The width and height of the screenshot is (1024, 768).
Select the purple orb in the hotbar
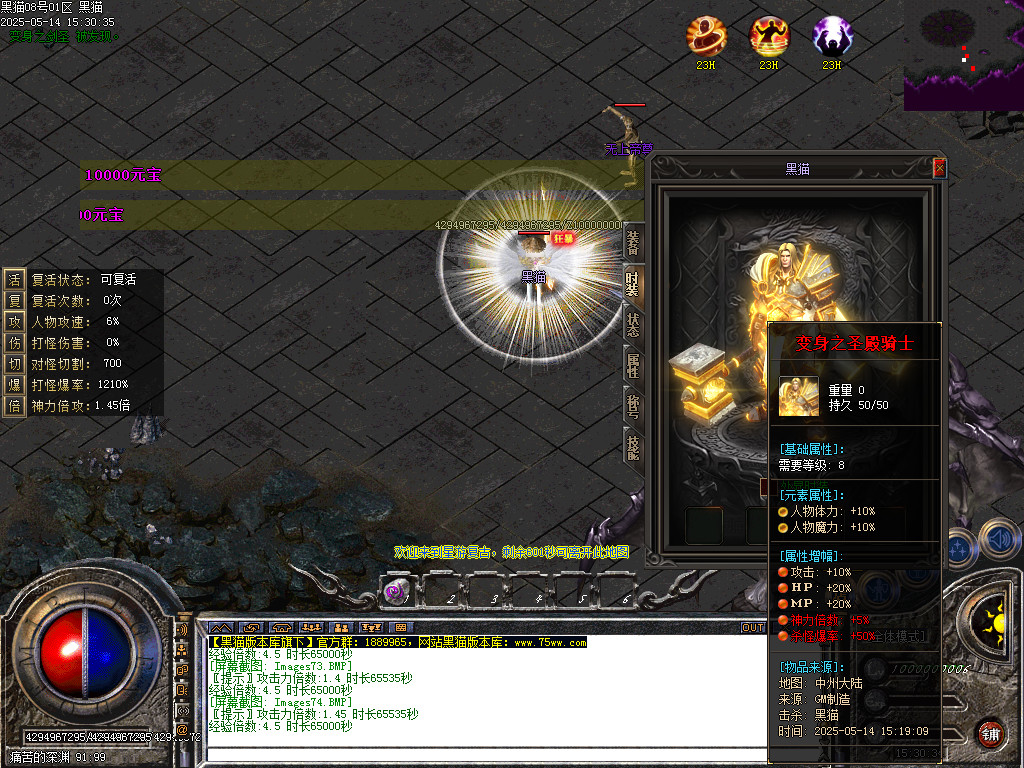click(395, 591)
